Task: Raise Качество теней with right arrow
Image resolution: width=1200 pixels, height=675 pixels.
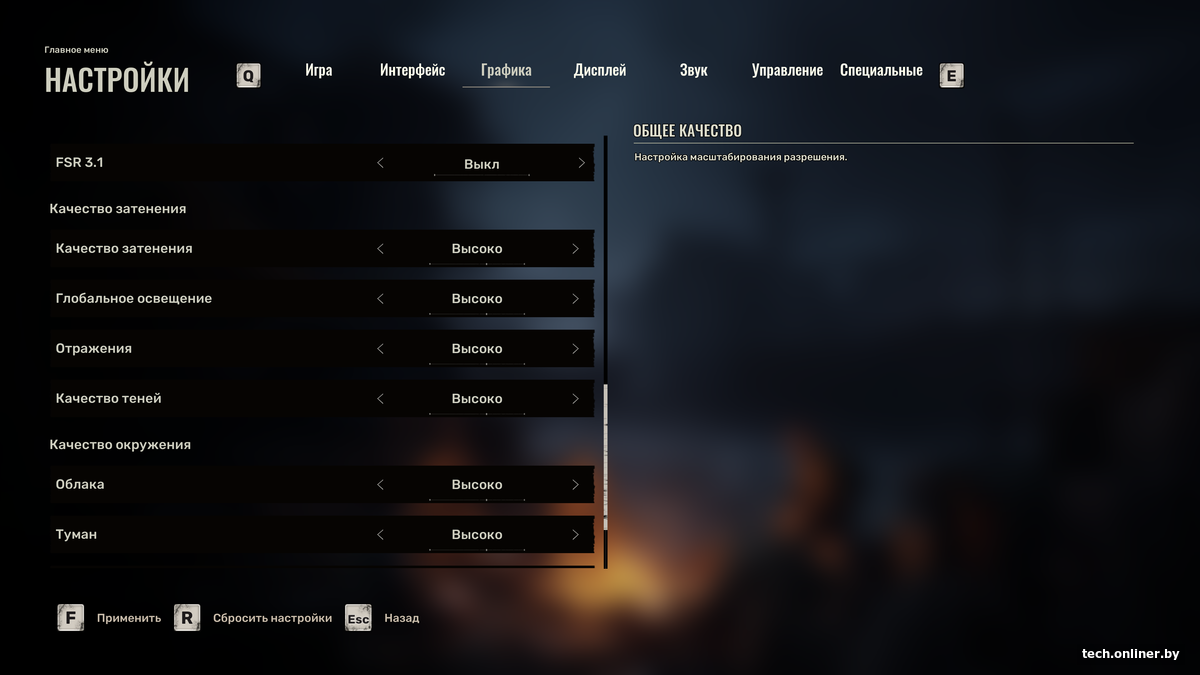Action: coord(575,399)
